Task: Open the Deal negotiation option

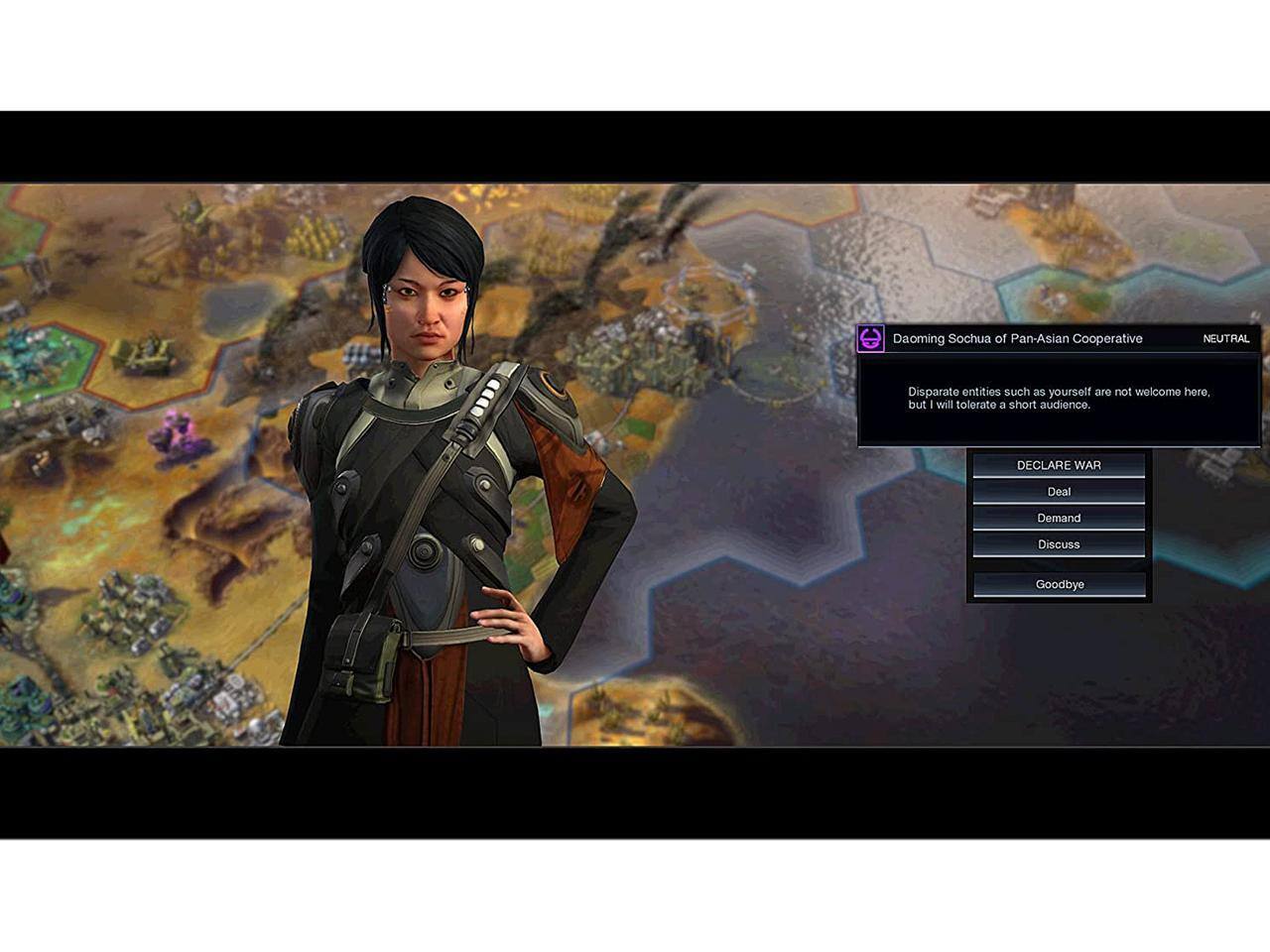Action: click(x=1059, y=491)
